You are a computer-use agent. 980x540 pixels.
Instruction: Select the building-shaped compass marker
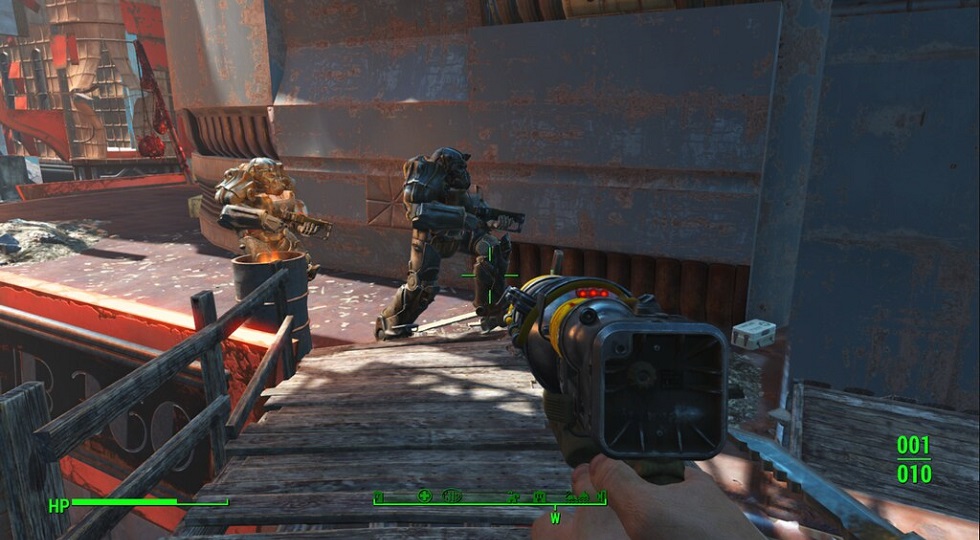point(539,497)
